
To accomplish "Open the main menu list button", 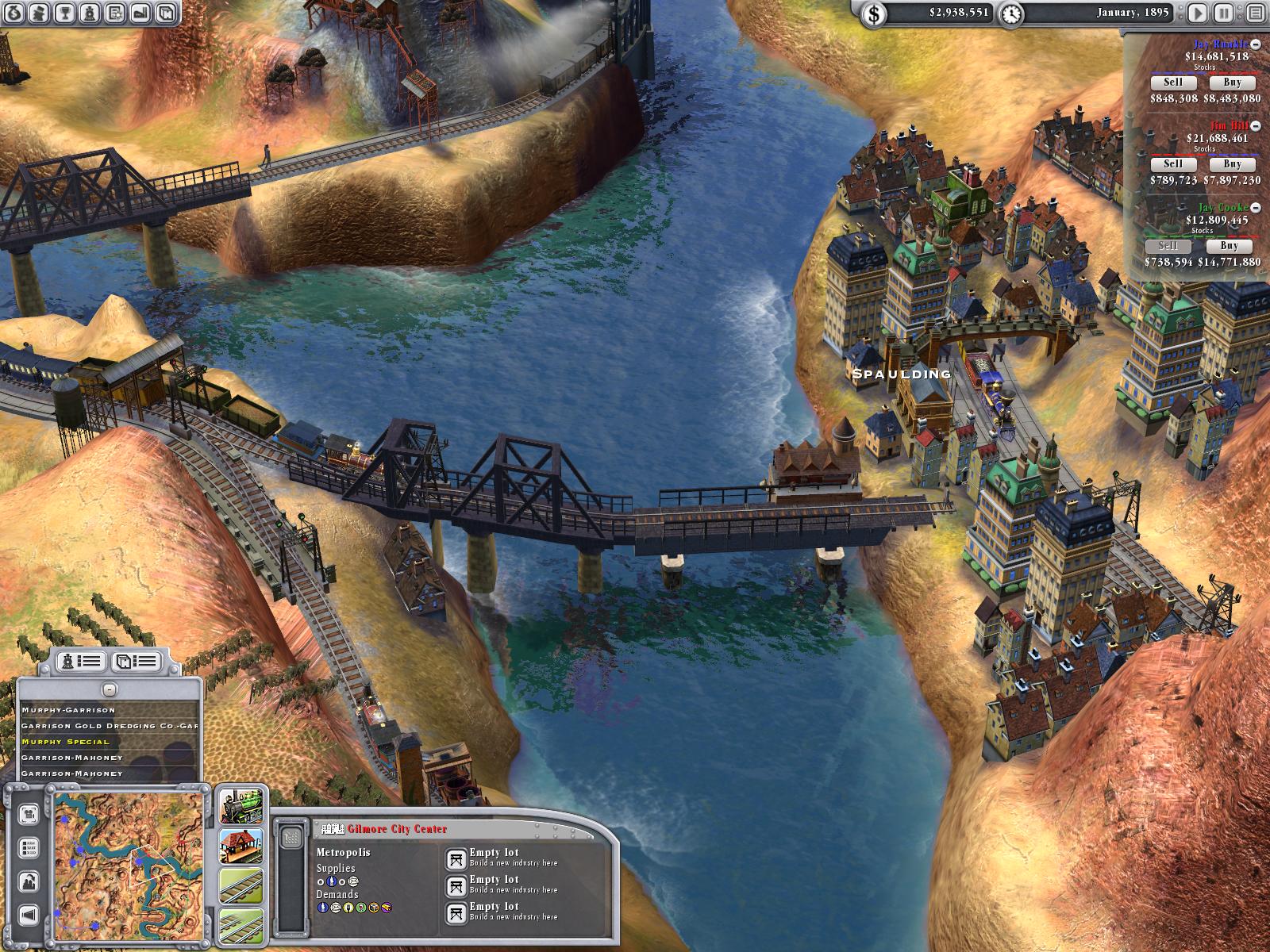I will [1253, 12].
